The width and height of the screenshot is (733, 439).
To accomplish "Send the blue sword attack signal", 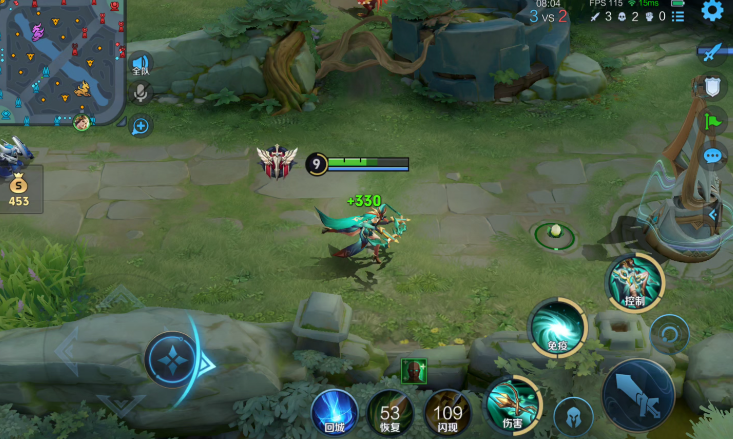I will (x=712, y=51).
